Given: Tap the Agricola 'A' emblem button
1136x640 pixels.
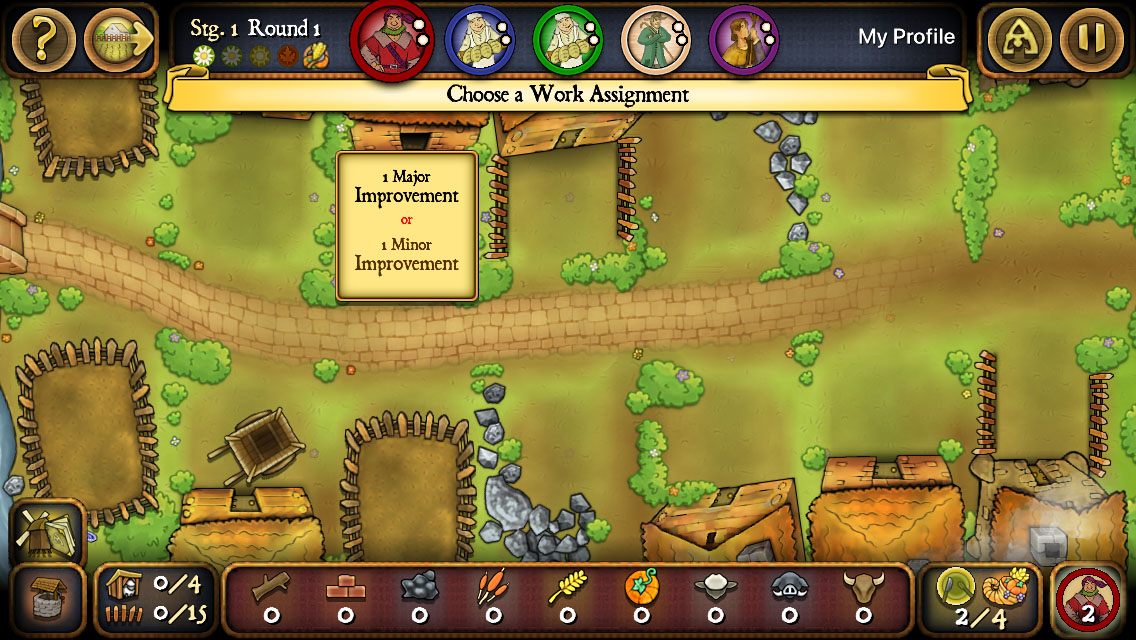Looking at the screenshot, I should pos(1019,40).
